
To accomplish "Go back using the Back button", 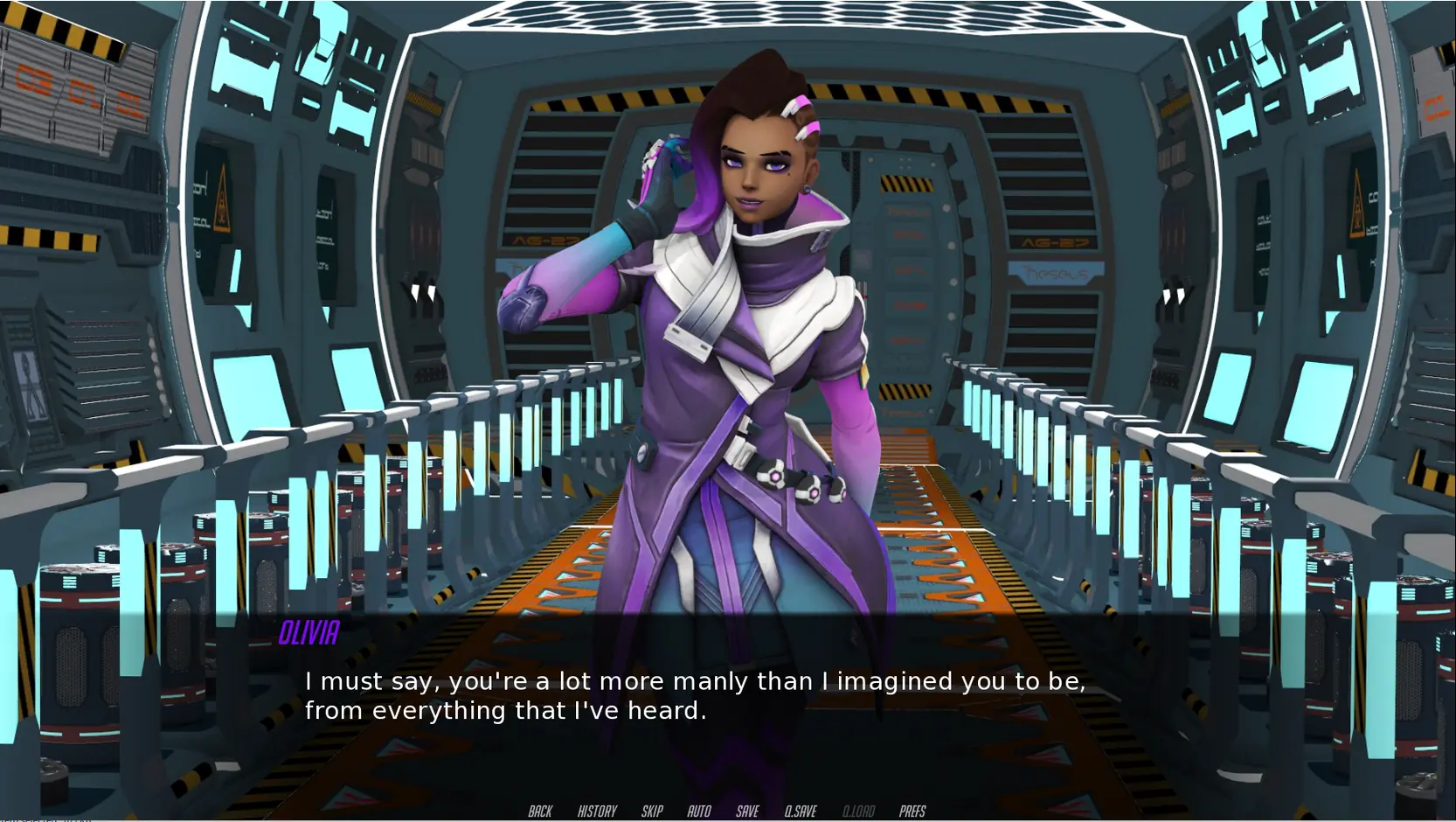I will click(540, 812).
